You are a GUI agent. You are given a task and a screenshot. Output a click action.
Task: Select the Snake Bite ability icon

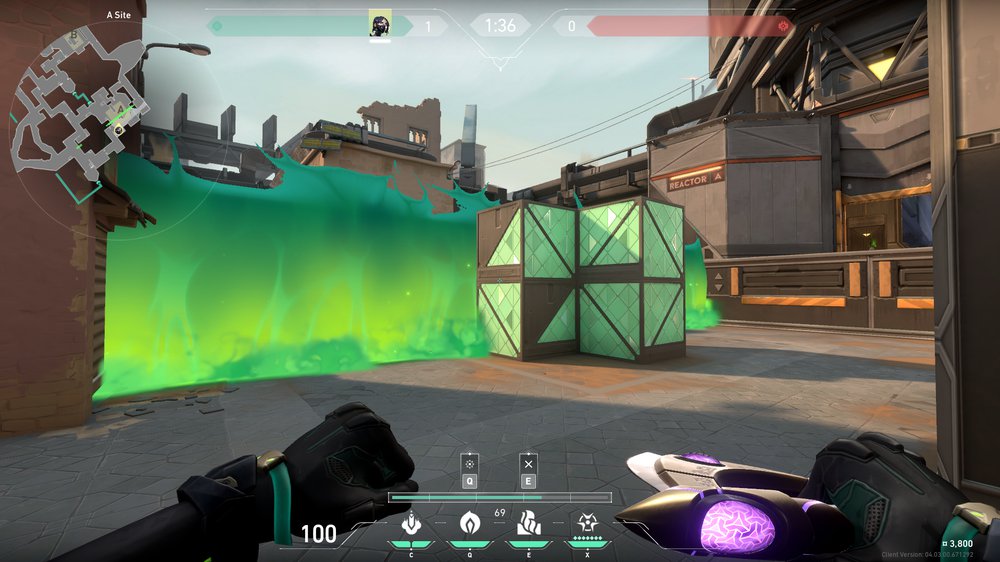pyautogui.click(x=410, y=523)
